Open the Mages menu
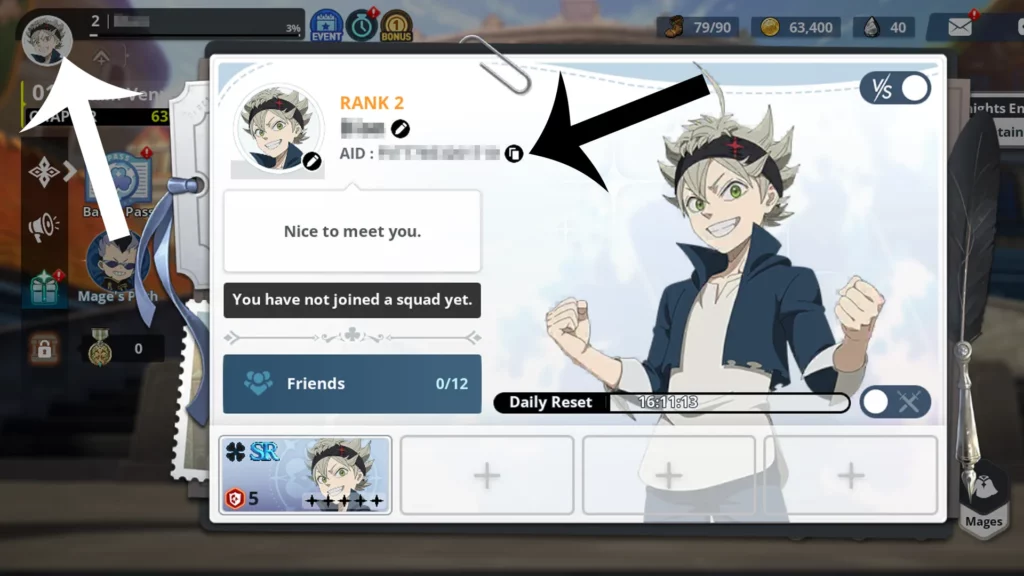Screen dimensions: 1024x576 983,495
